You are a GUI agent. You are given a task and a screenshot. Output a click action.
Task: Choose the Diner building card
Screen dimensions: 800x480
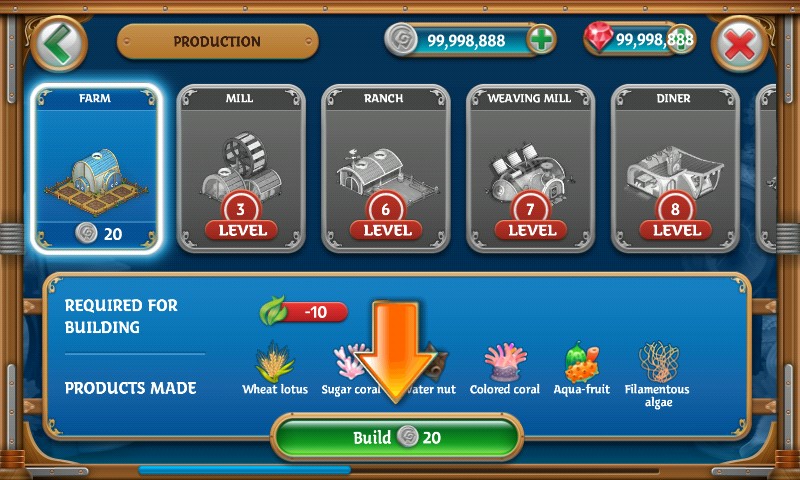click(x=675, y=167)
